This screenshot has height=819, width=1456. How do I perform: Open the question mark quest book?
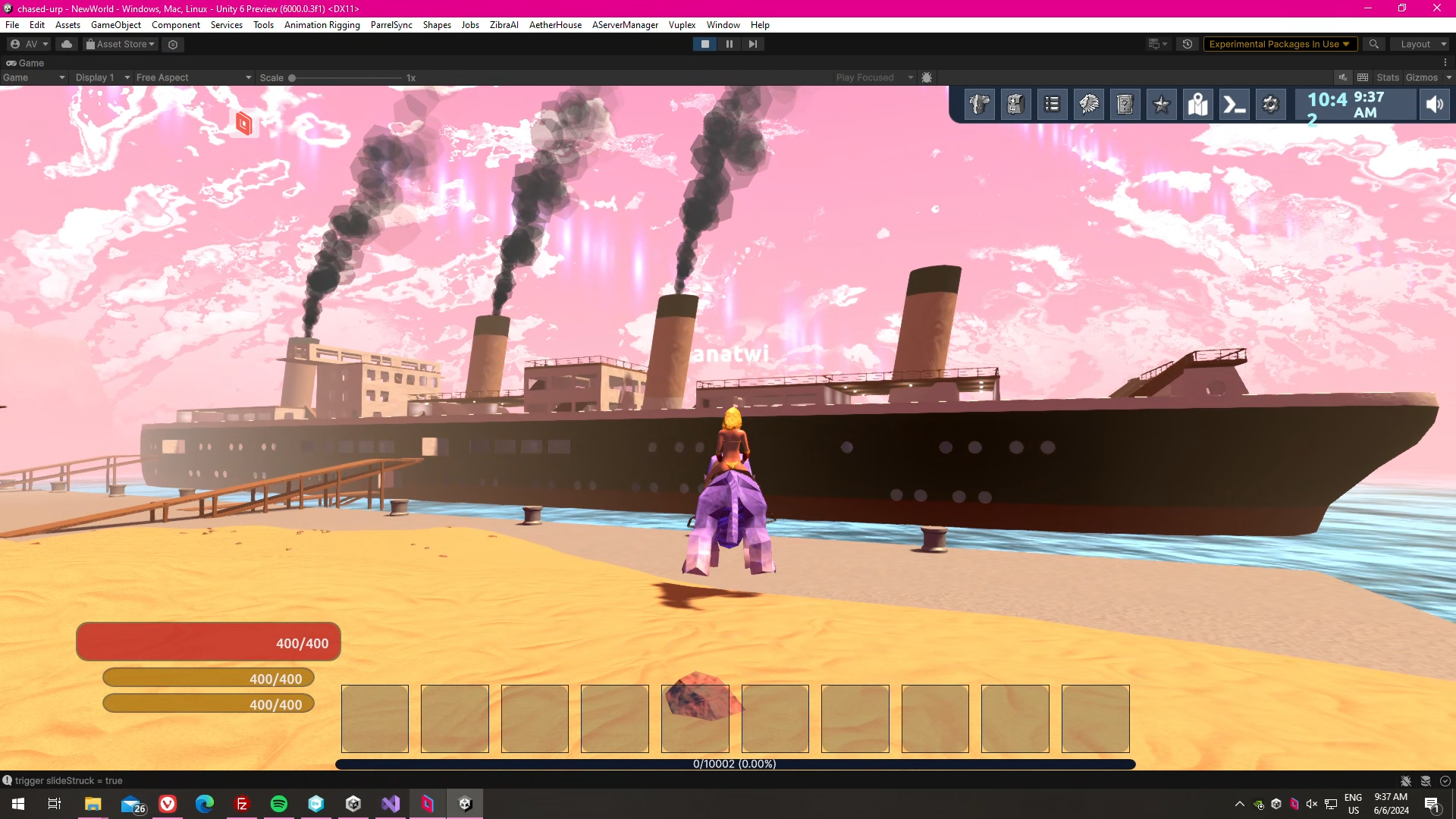coord(1125,105)
